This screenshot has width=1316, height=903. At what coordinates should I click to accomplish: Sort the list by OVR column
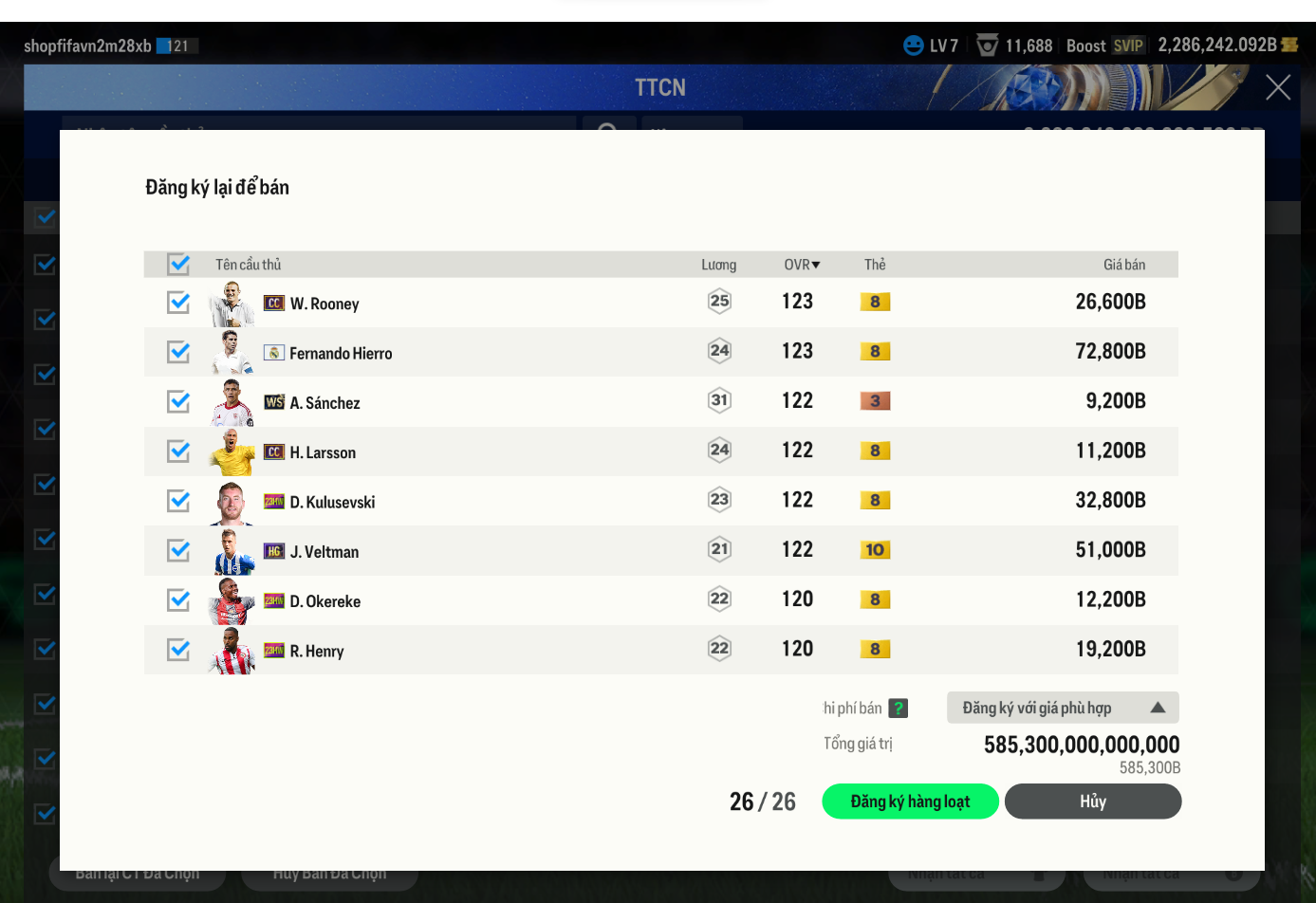(802, 265)
